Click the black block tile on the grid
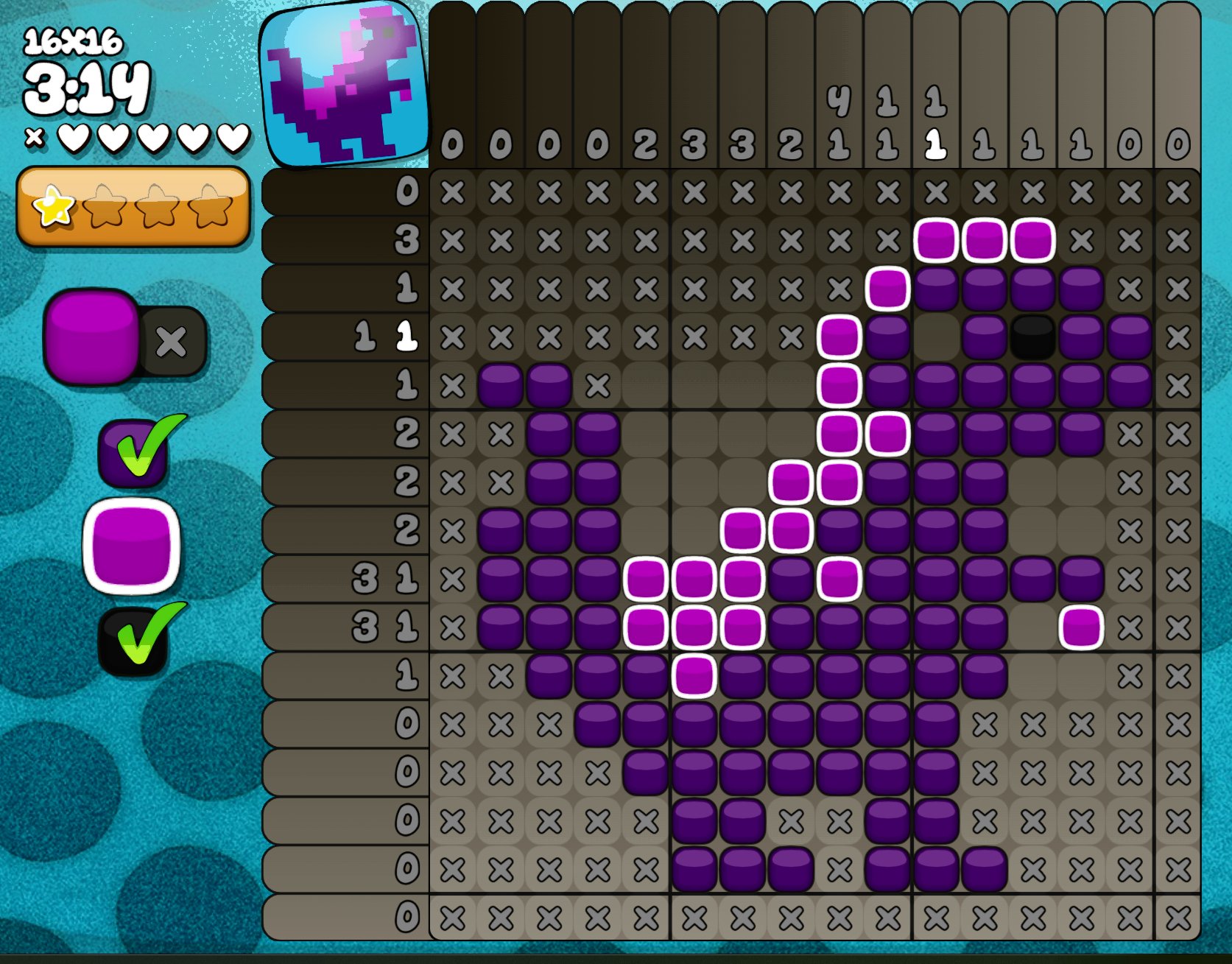 click(x=1032, y=337)
